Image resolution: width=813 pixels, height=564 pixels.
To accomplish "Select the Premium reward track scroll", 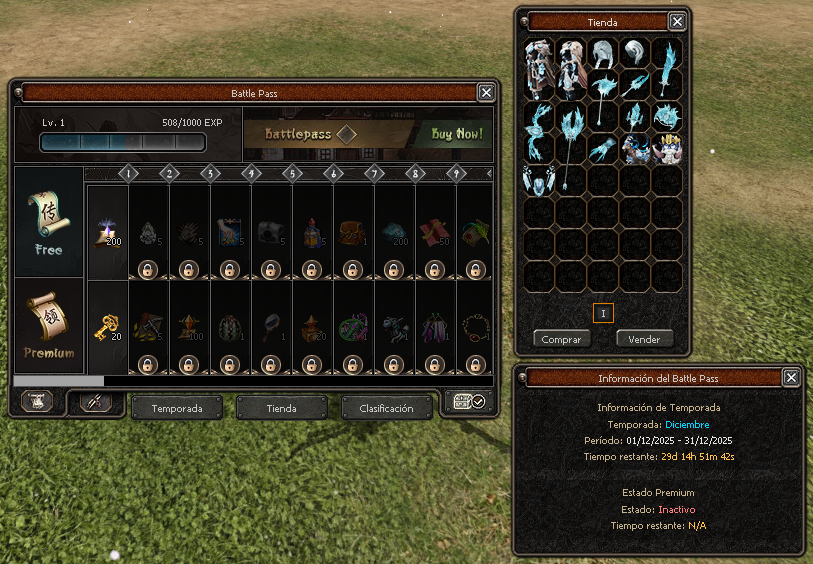I will click(48, 328).
